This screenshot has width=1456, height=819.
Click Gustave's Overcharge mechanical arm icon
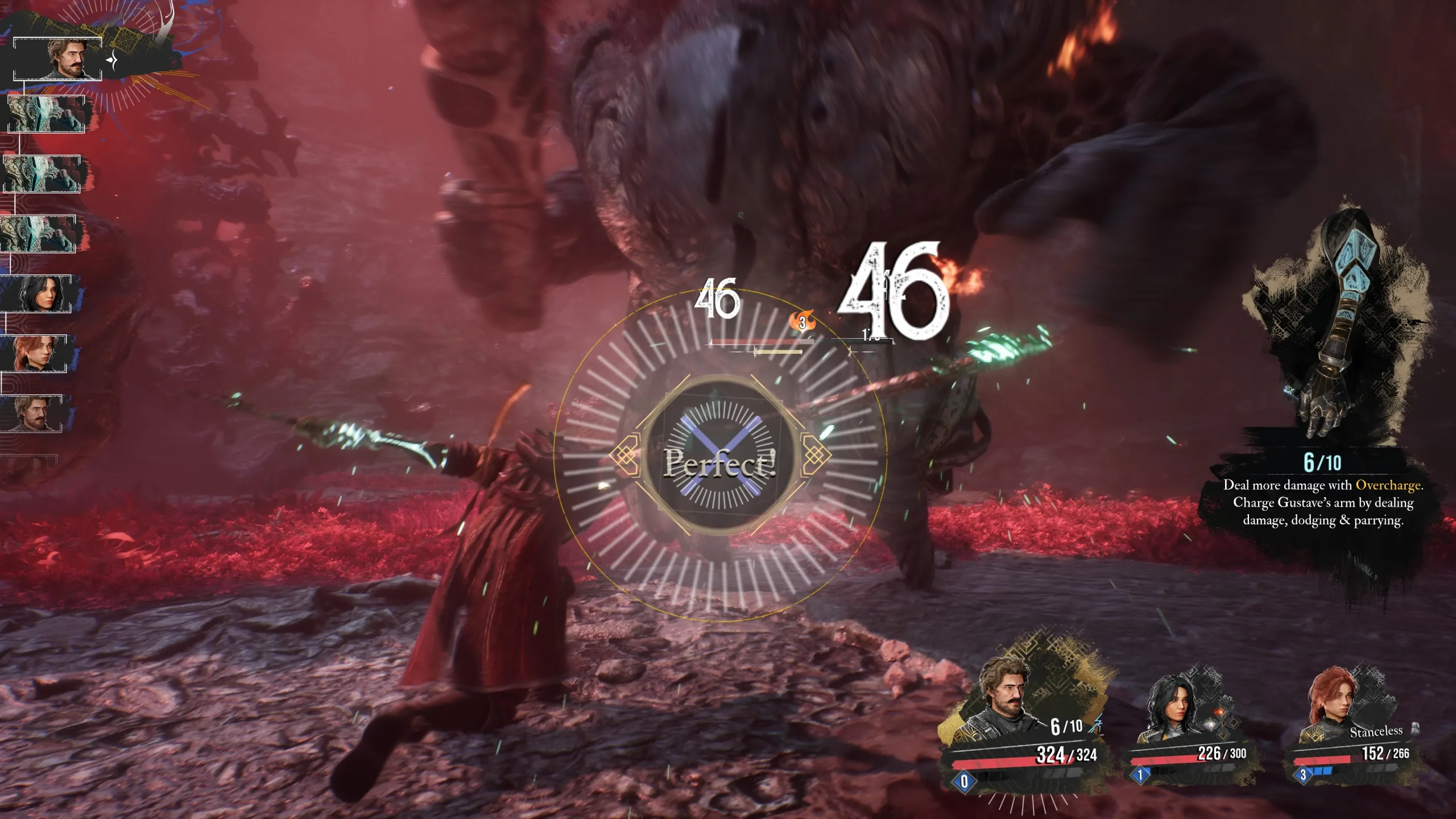pos(1342,324)
